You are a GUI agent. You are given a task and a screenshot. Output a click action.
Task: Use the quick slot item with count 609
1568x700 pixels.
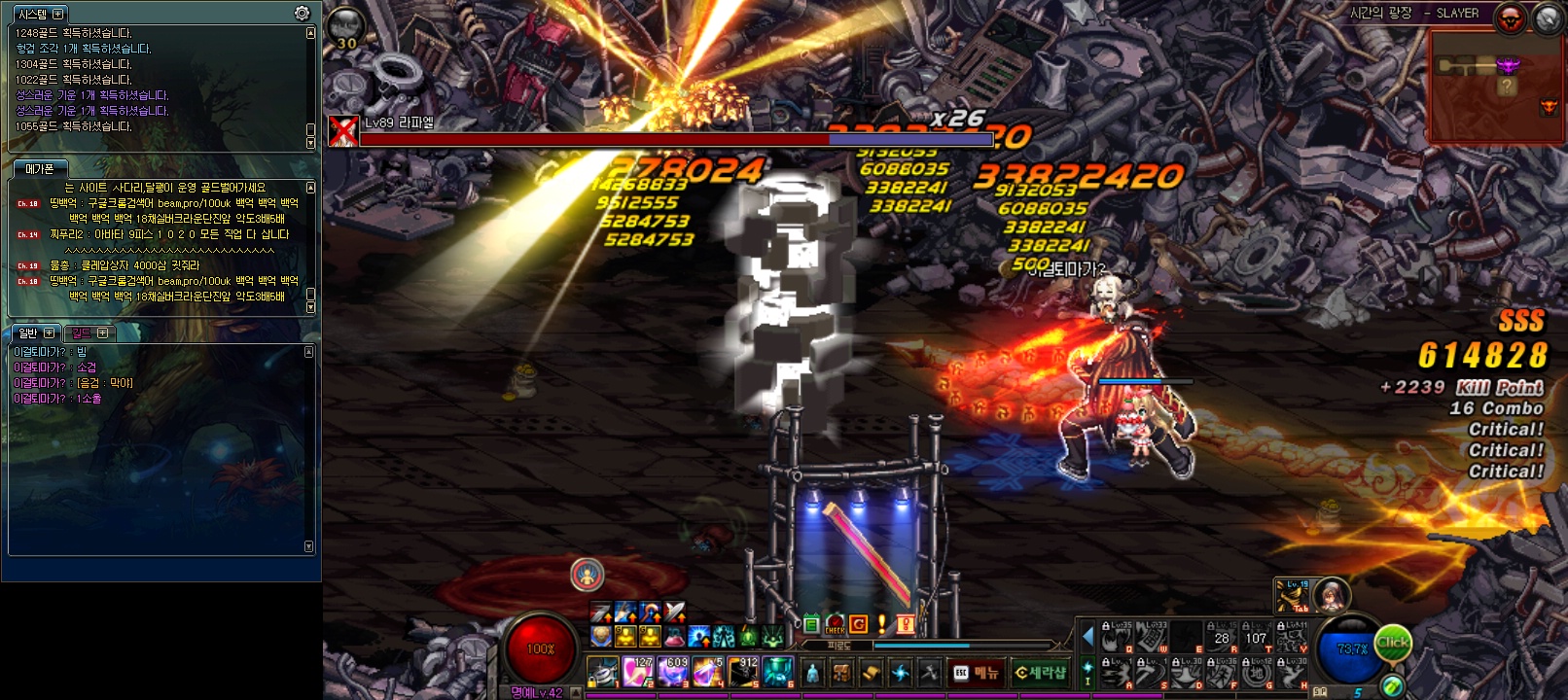(672, 672)
